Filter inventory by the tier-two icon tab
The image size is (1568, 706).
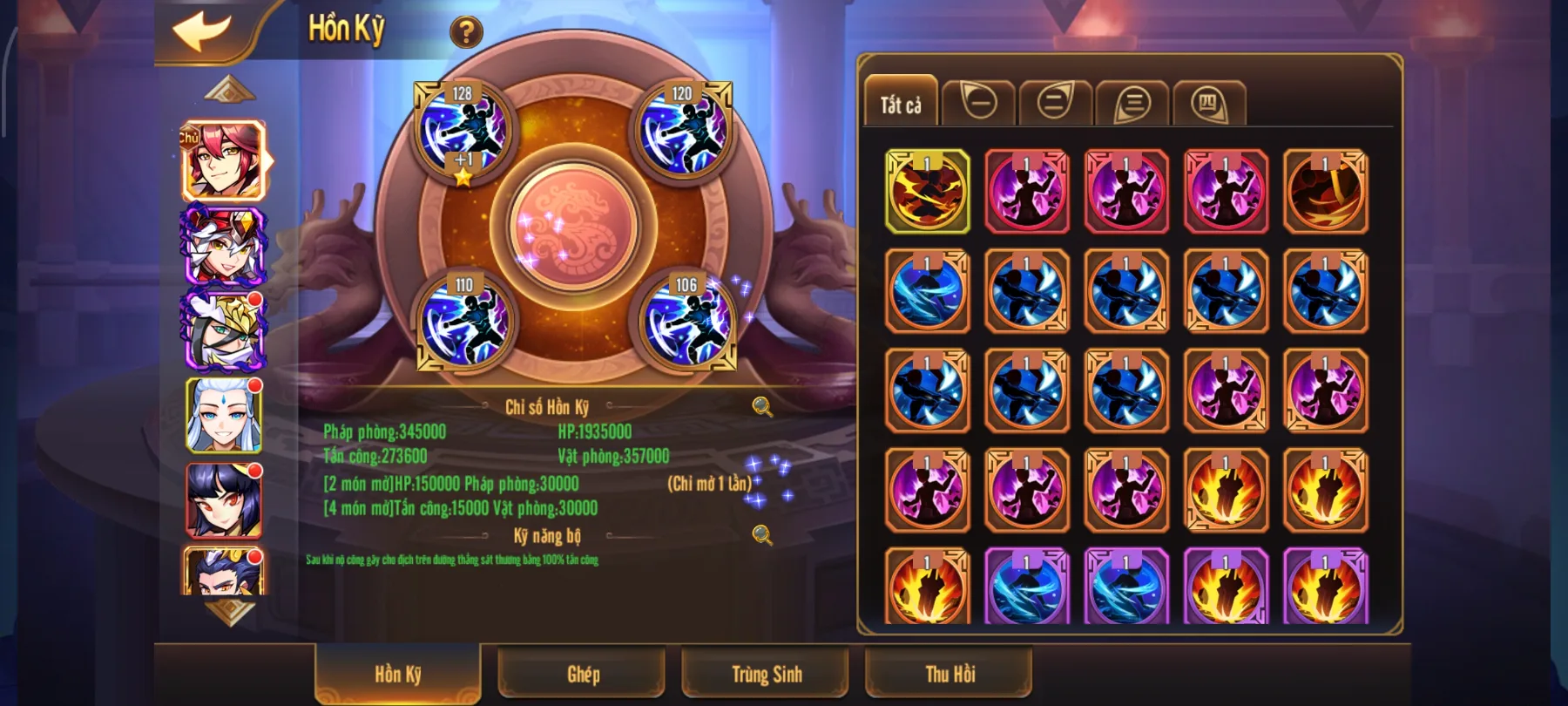1055,101
